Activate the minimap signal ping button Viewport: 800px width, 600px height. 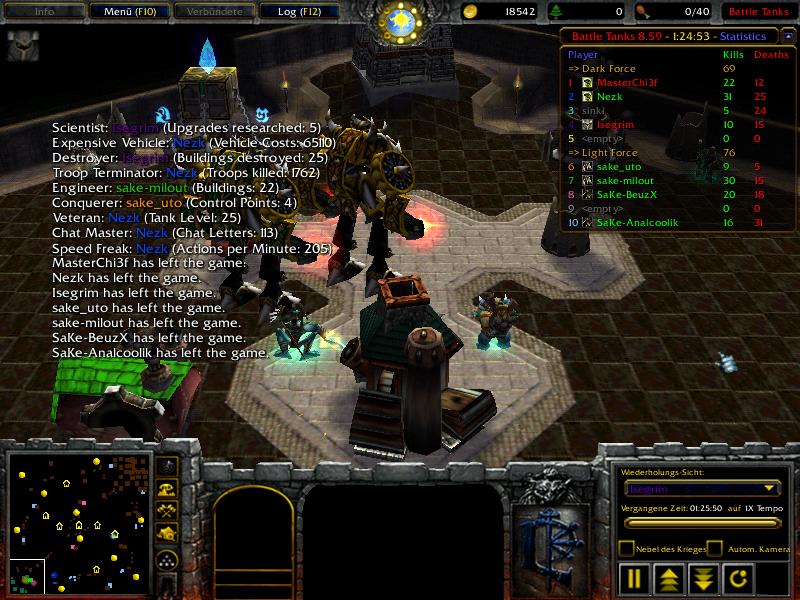tap(168, 467)
